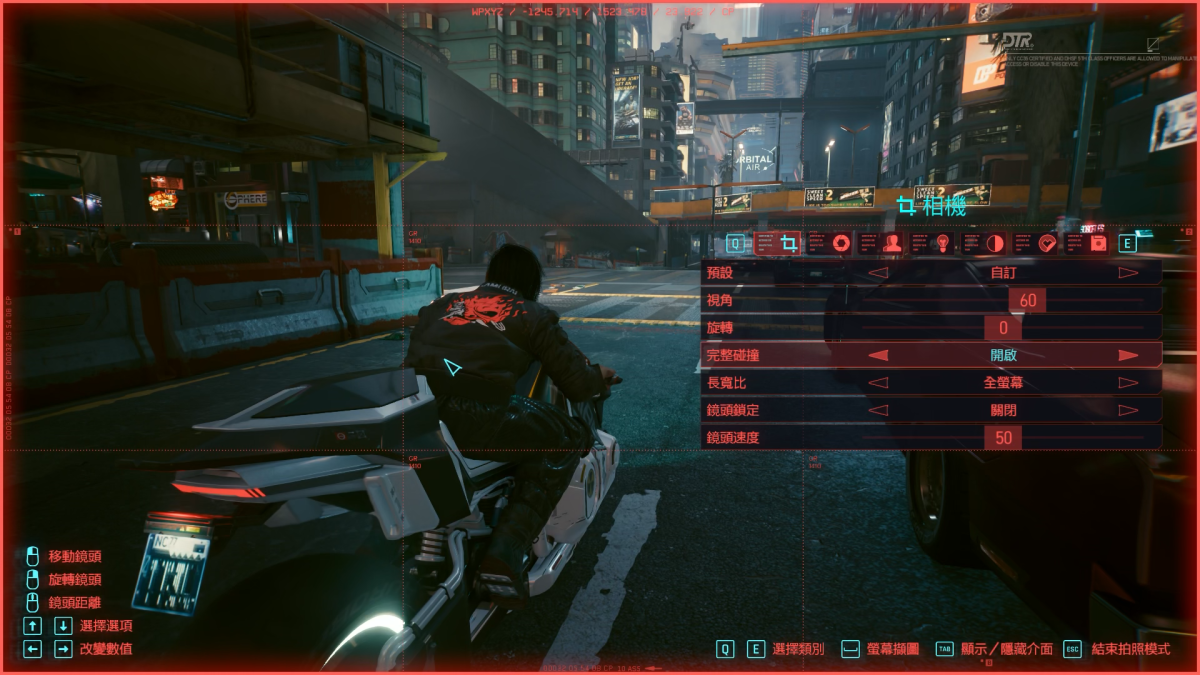Adjust the 鏡頭速度 camera speed slider
1200x675 pixels.
coord(1003,437)
